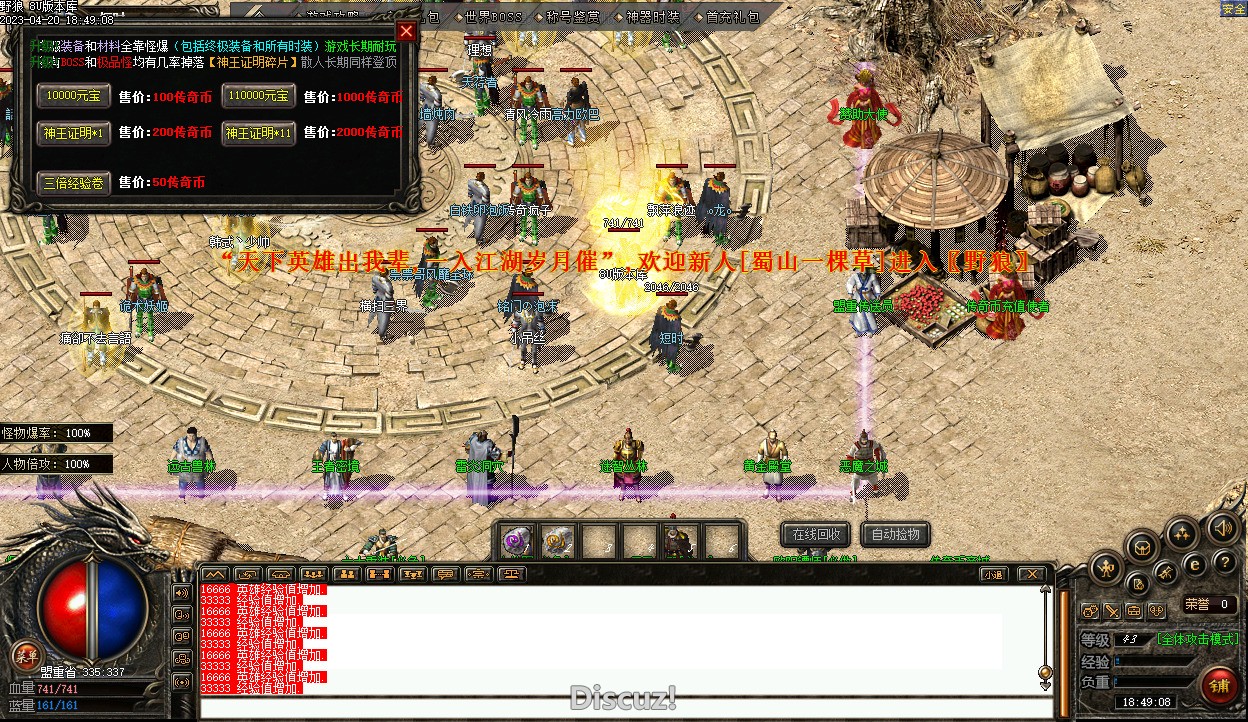Click the 在线回收 button
This screenshot has width=1248, height=722.
tap(816, 534)
